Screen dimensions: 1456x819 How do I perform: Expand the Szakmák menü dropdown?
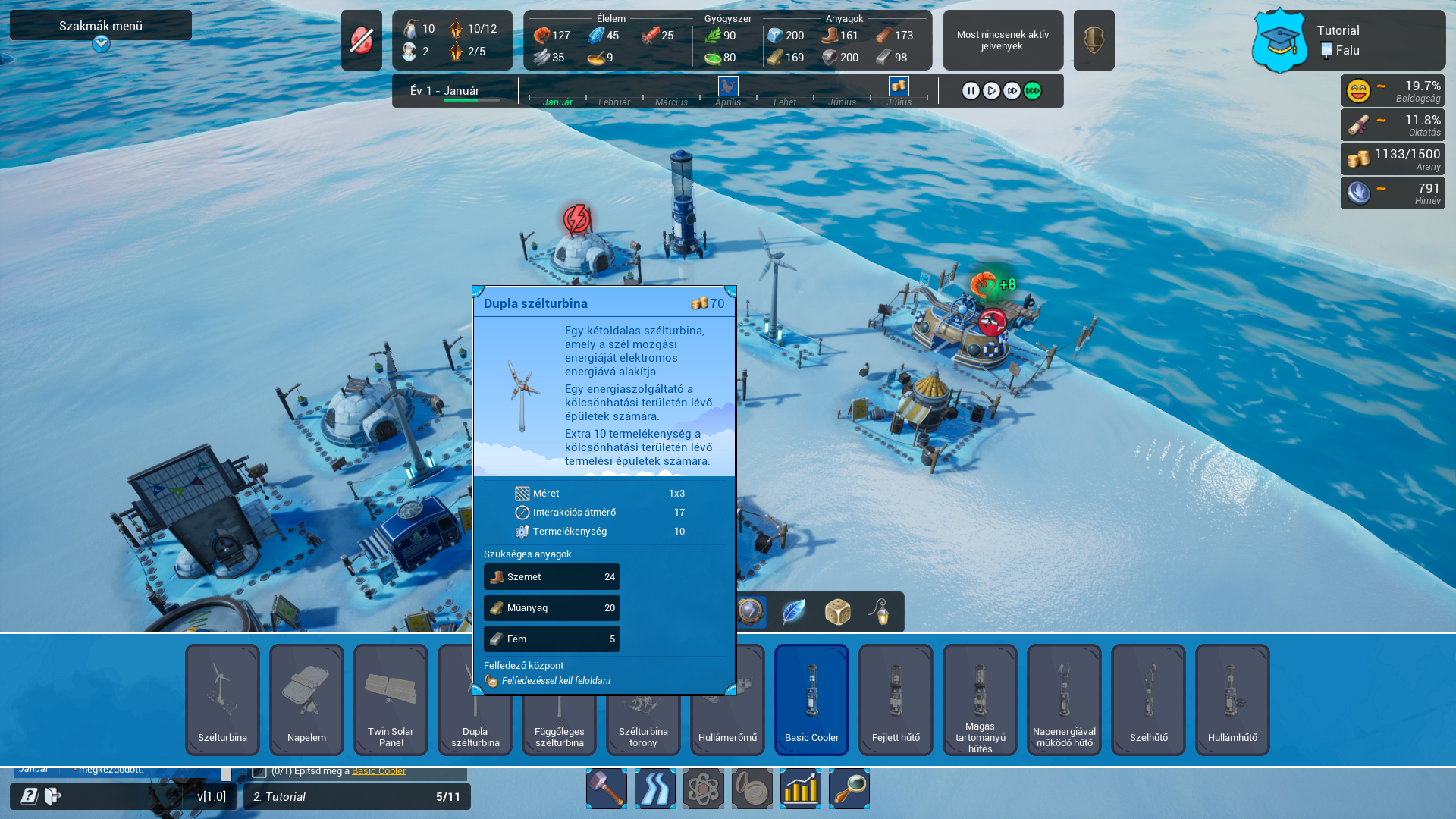tap(101, 44)
